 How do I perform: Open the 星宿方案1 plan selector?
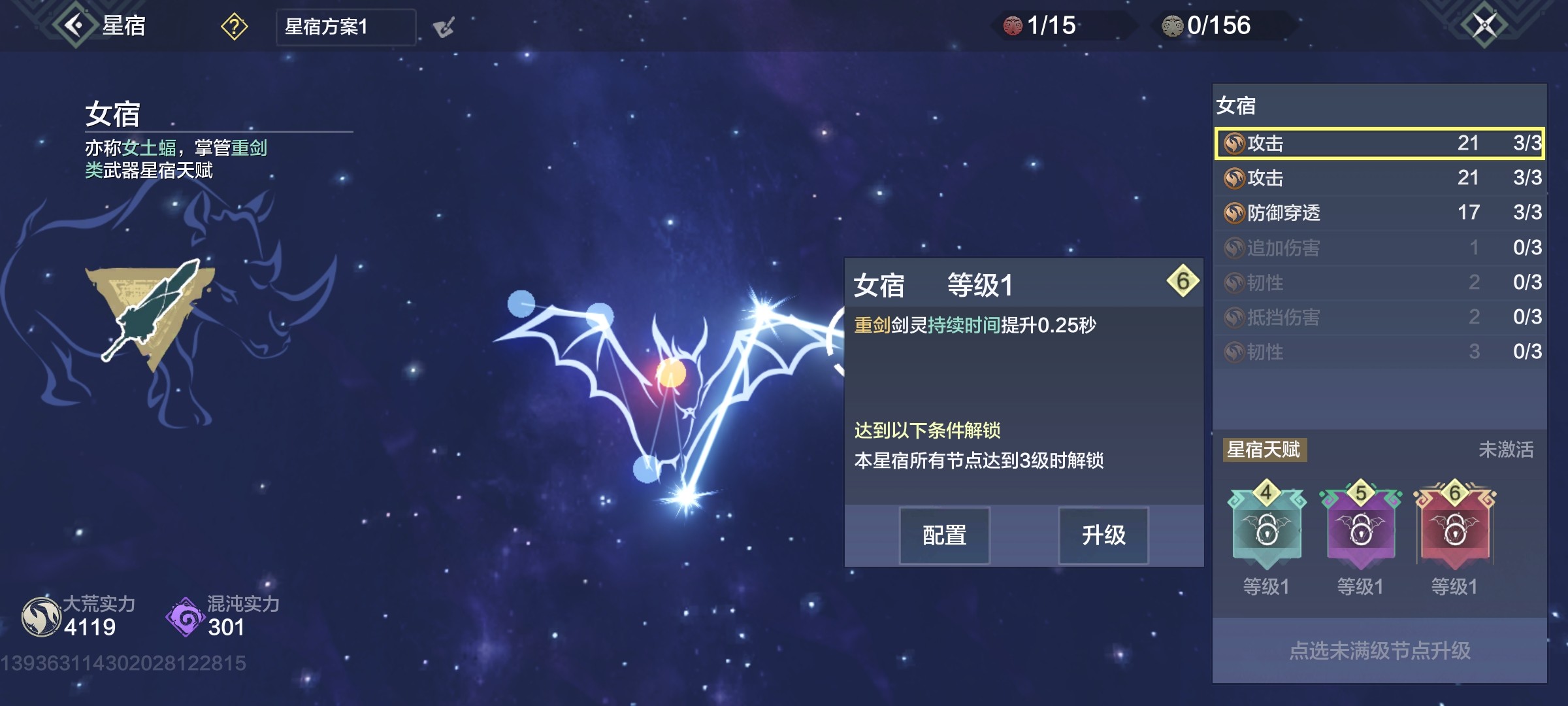coord(346,27)
